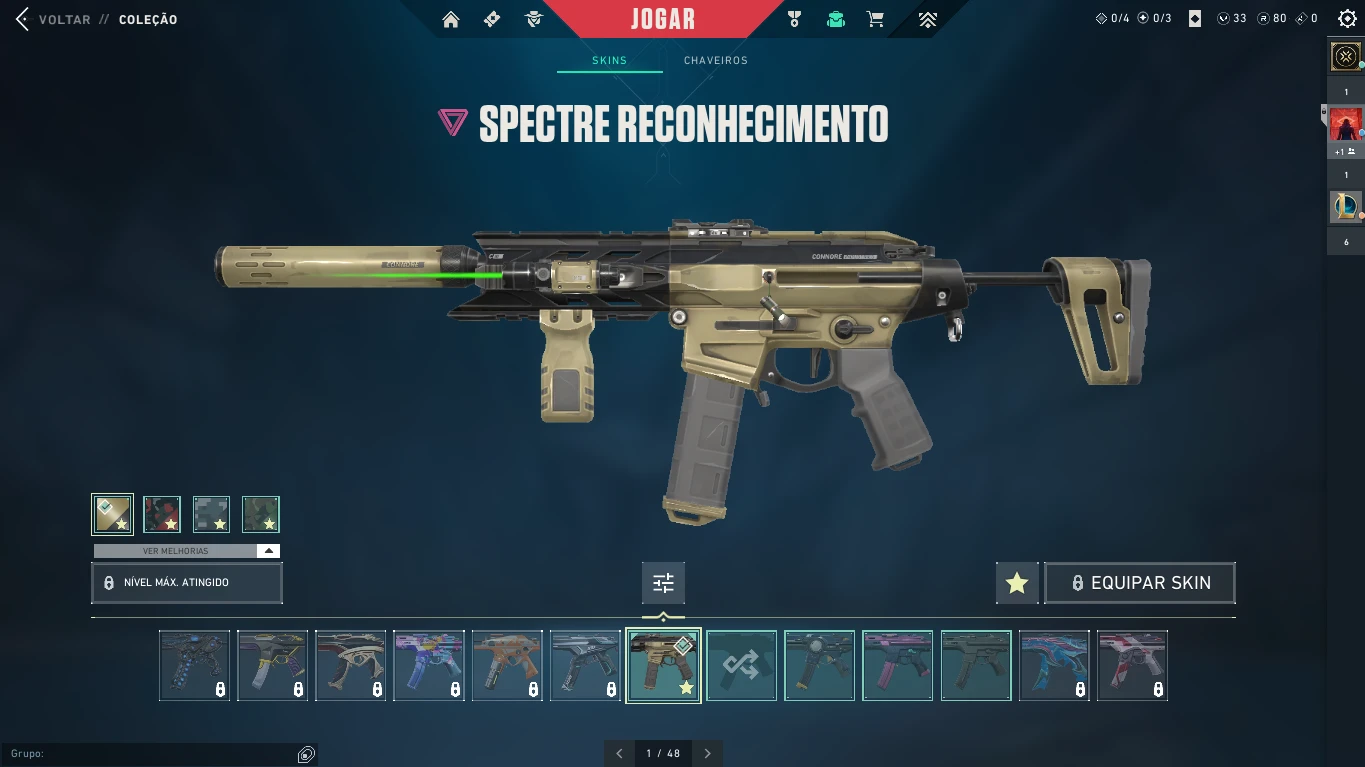The image size is (1365, 767).
Task: Open the Collection icon in top navigation
Action: tap(491, 18)
